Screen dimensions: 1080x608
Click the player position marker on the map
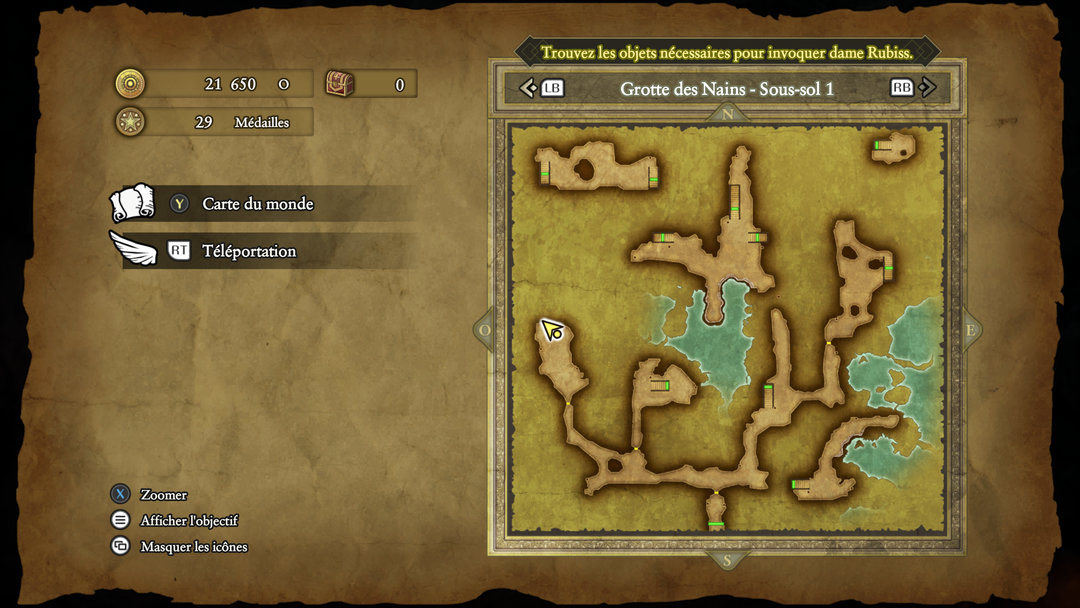click(x=552, y=330)
